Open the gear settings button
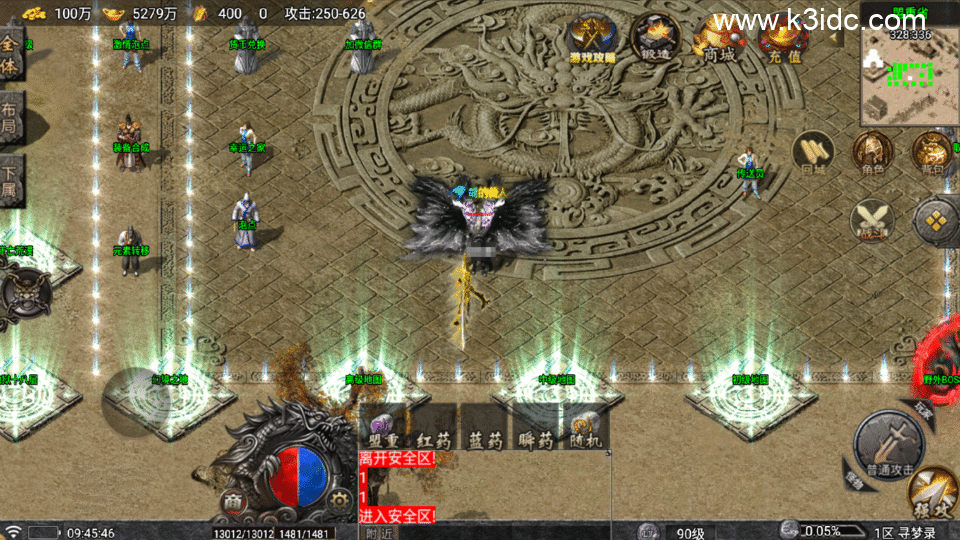 tap(340, 502)
